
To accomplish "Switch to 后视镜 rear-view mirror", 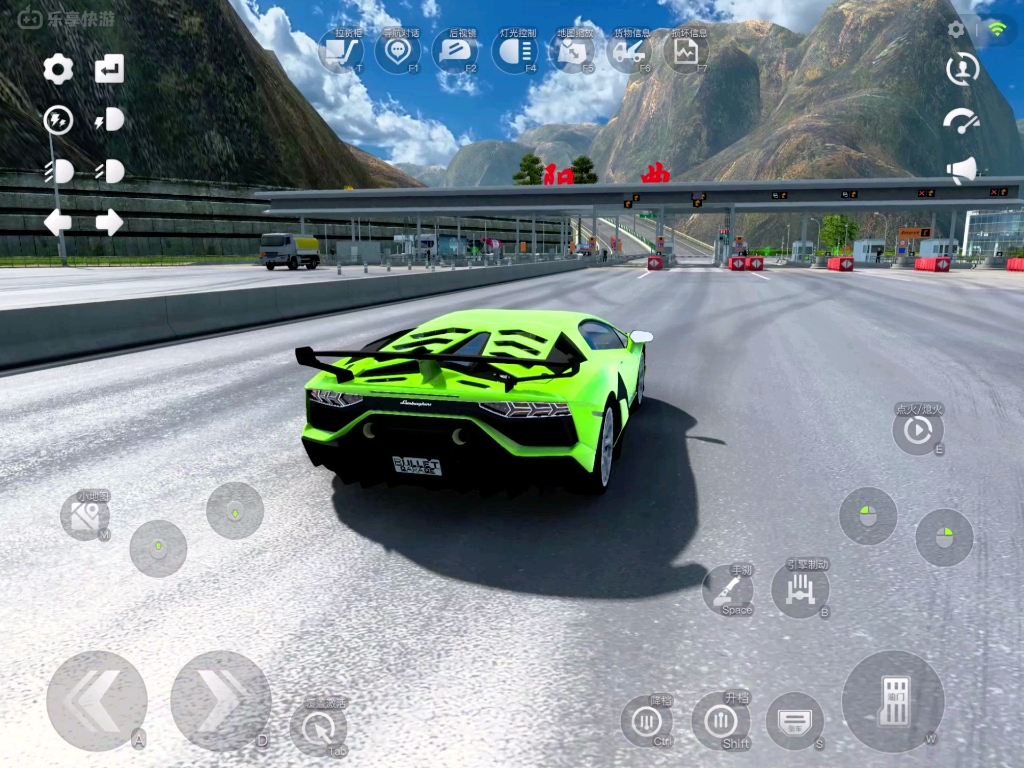I will tap(456, 51).
